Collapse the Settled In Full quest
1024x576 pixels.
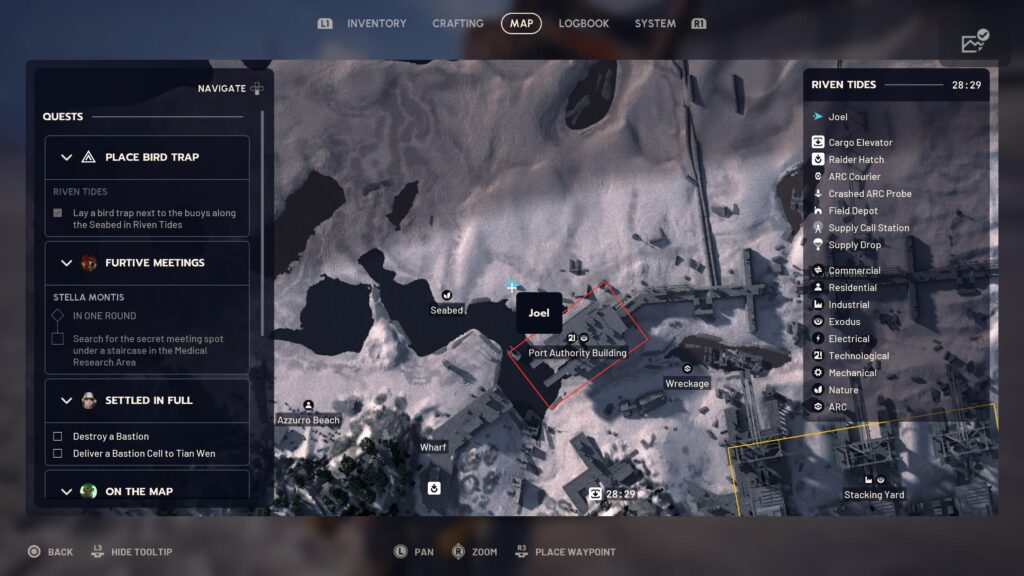[67, 400]
